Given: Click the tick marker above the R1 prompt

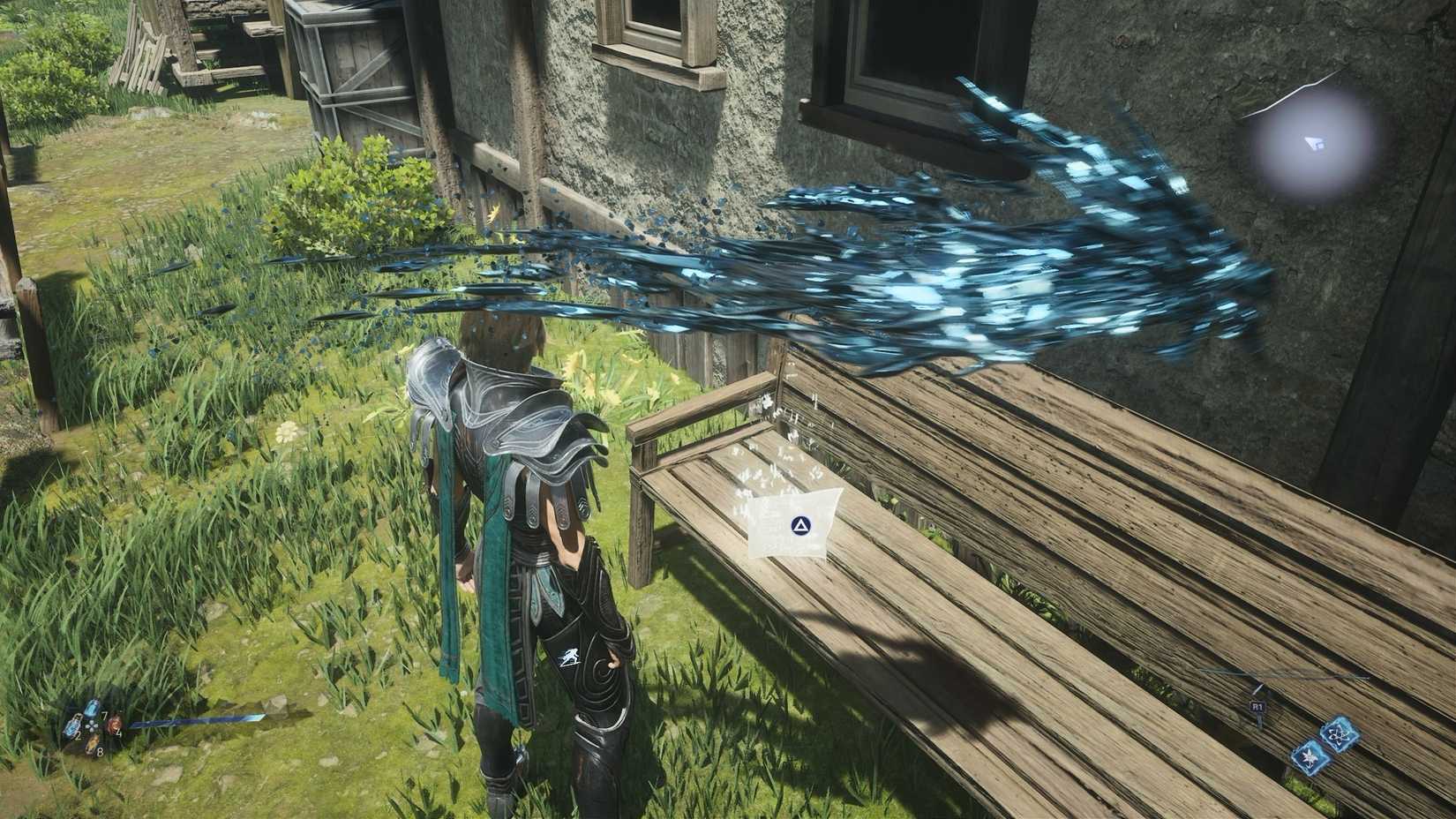Looking at the screenshot, I should tap(1258, 689).
